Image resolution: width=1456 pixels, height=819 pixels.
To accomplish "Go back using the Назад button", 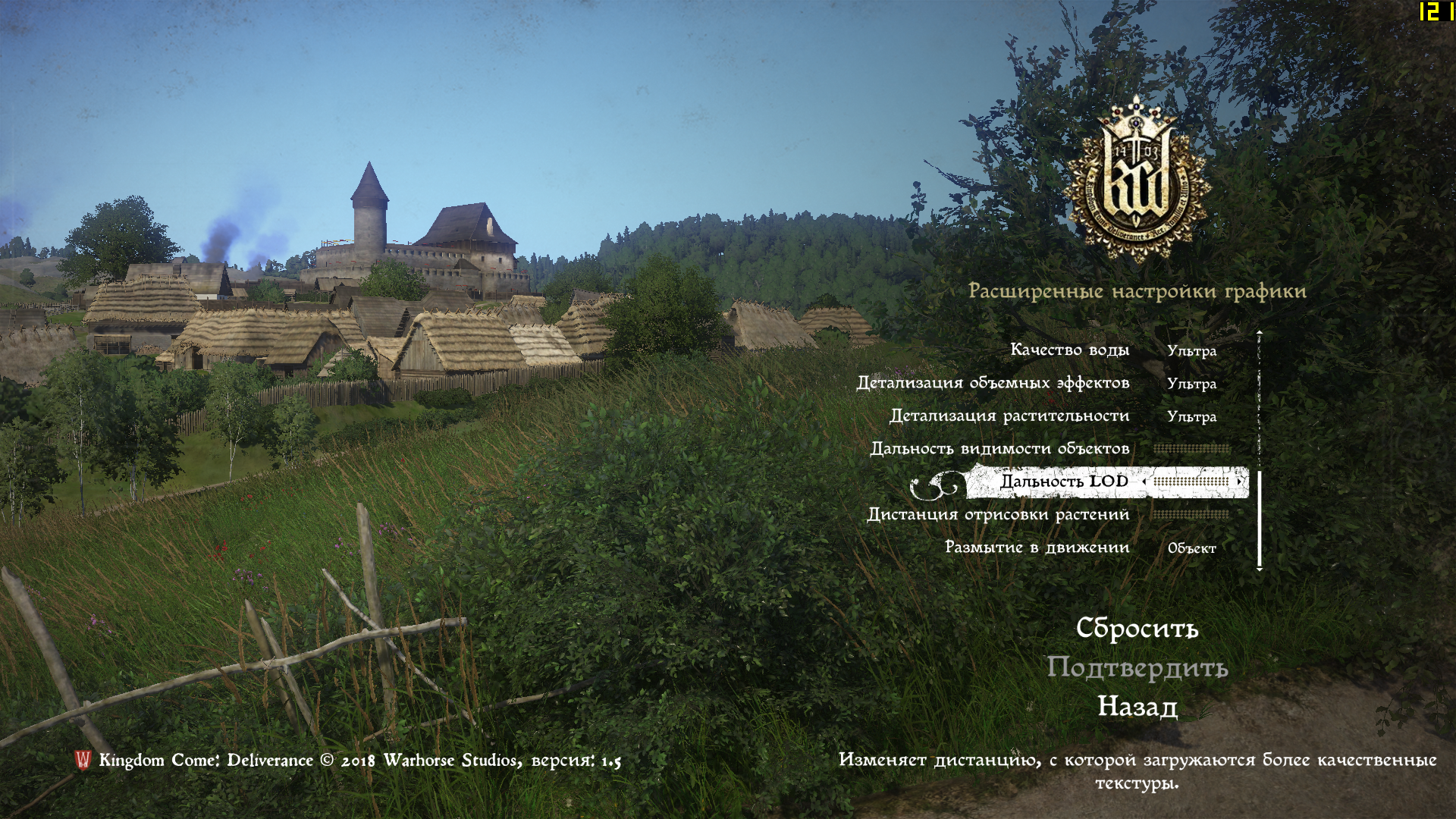I will pos(1137,707).
